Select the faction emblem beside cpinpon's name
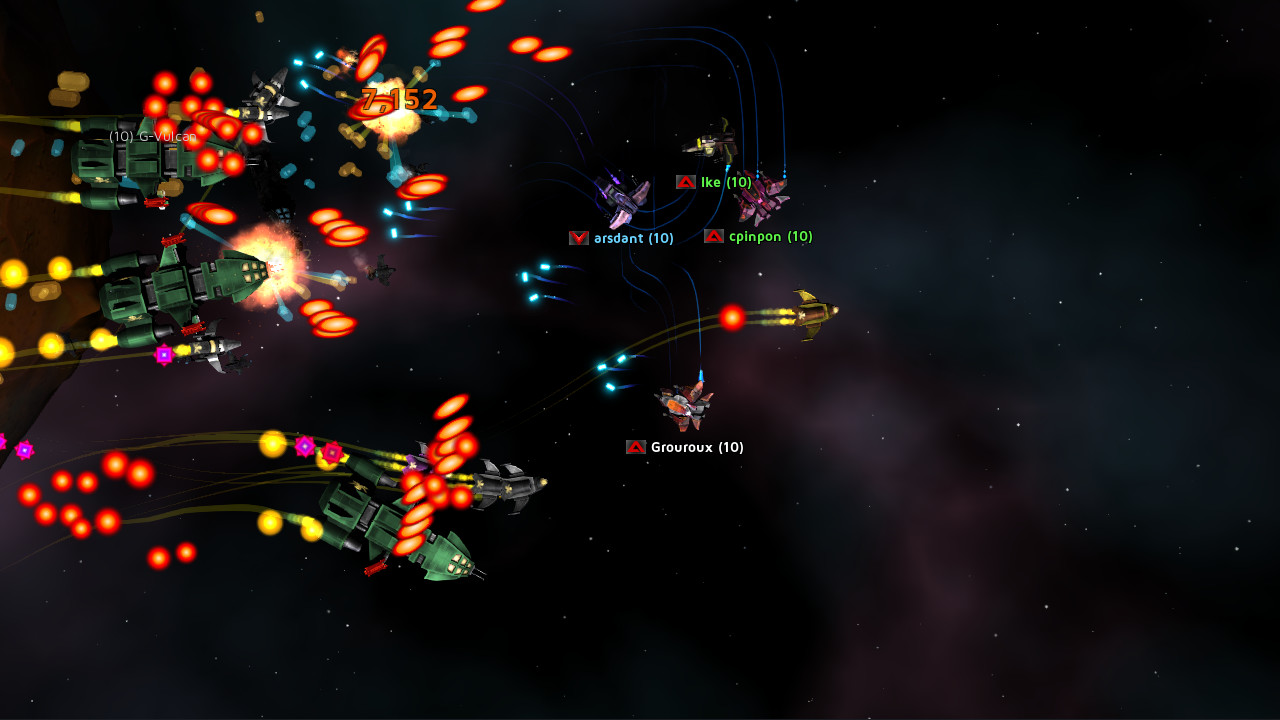The image size is (1280, 720). [x=715, y=236]
